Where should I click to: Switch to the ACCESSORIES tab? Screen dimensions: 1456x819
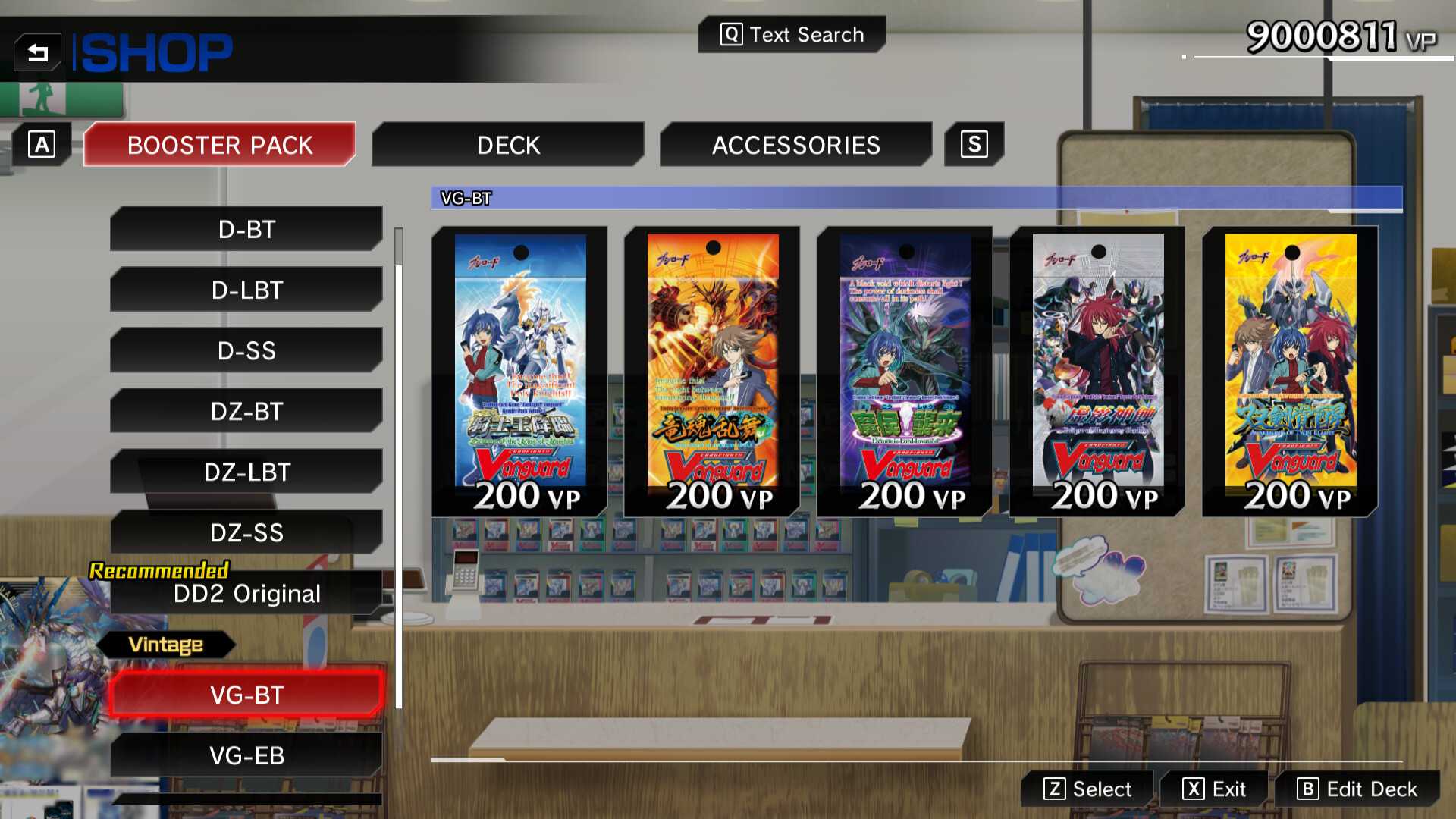795,144
